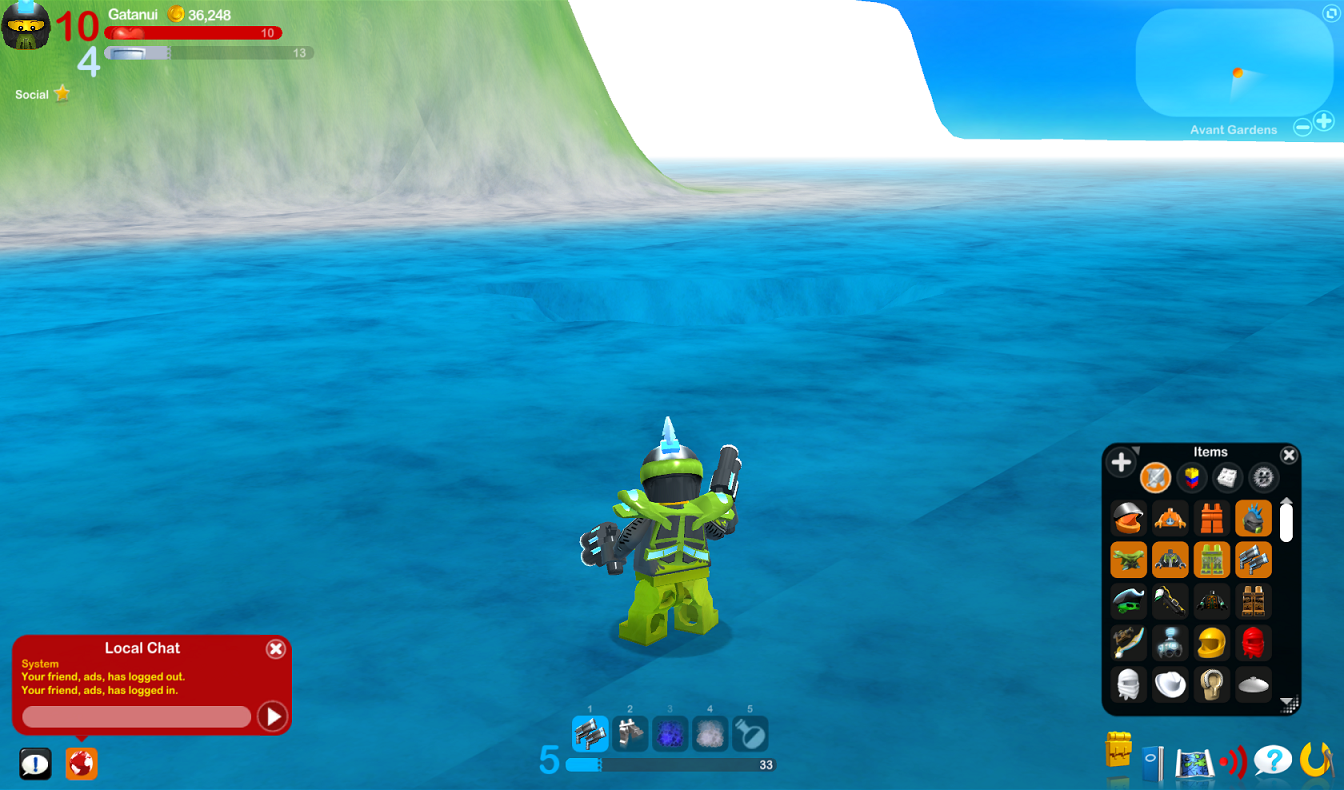Click the red broadcast signal icon
Screen dimensions: 1344x790
tap(1231, 760)
